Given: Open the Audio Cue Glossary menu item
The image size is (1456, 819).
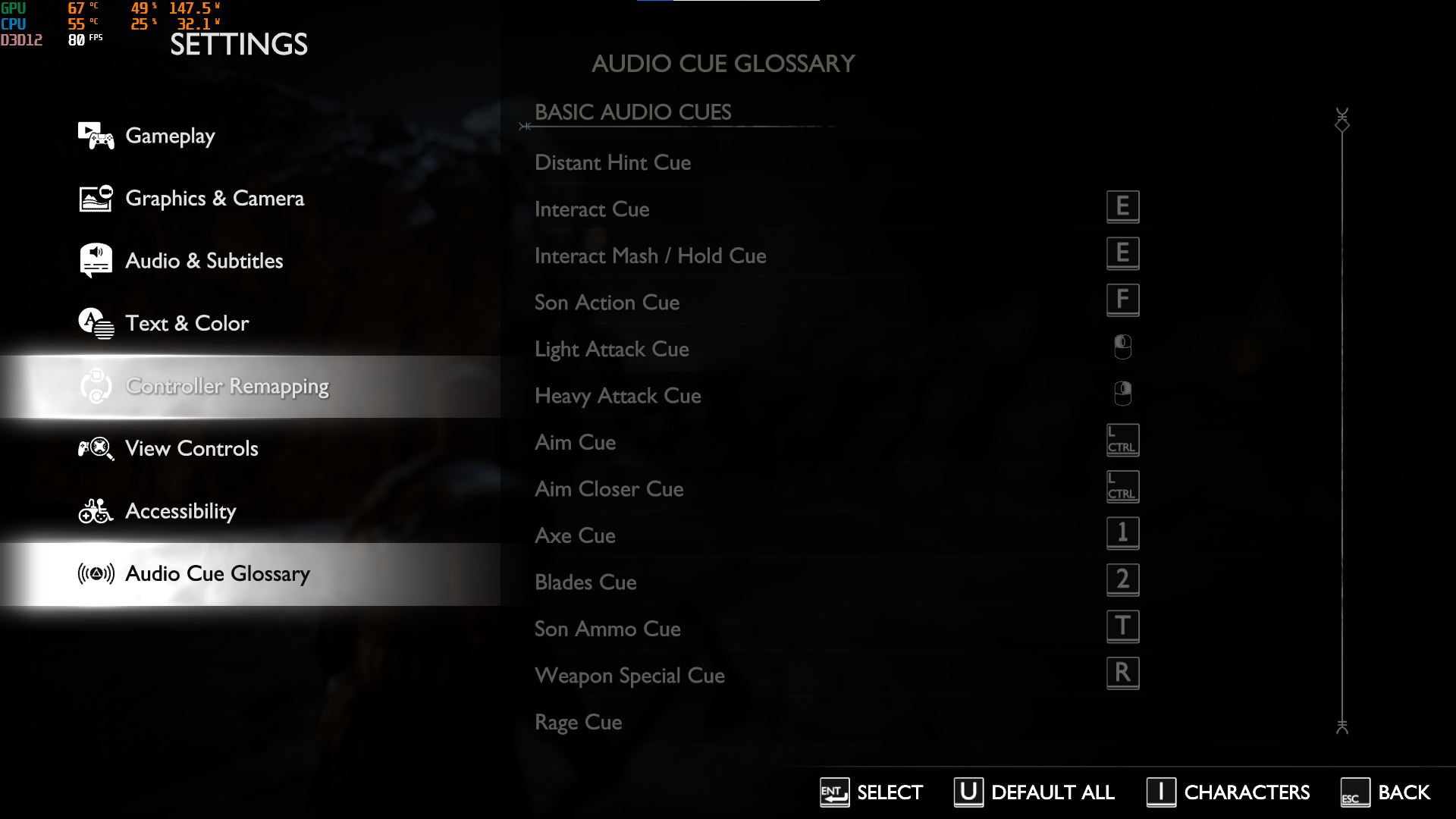Looking at the screenshot, I should (218, 574).
